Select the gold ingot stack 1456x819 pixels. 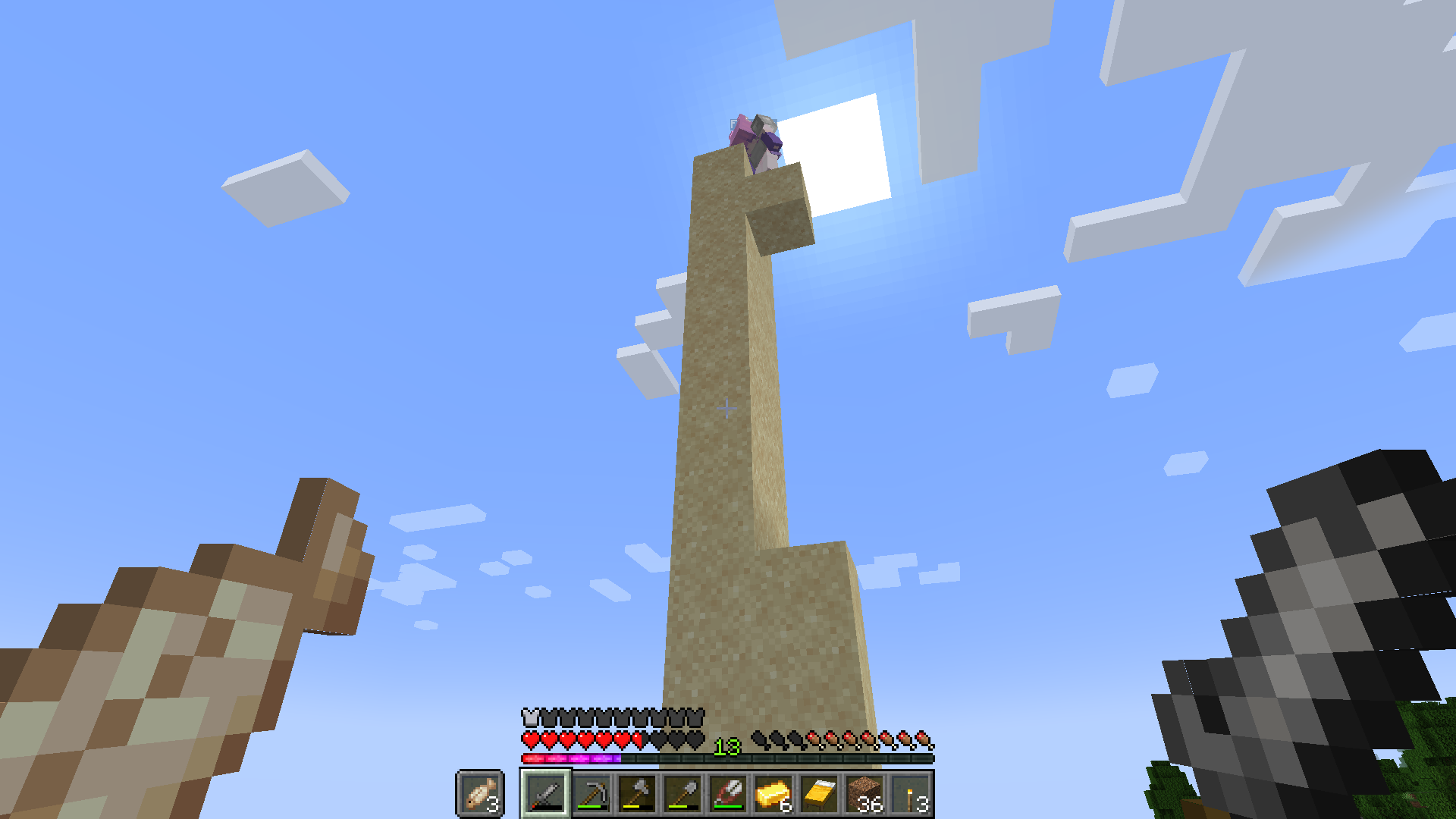coord(773,794)
